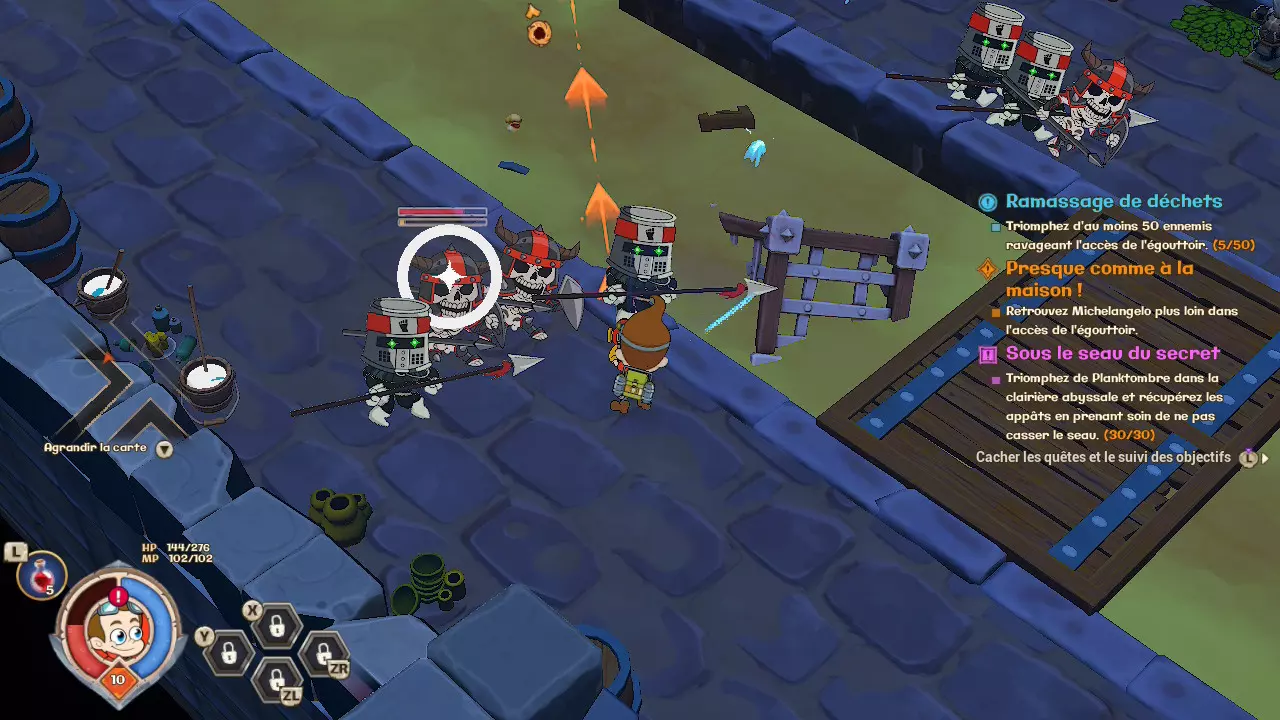
Task: Hide quests via "Cacher les quêtes" option
Action: click(x=1103, y=457)
